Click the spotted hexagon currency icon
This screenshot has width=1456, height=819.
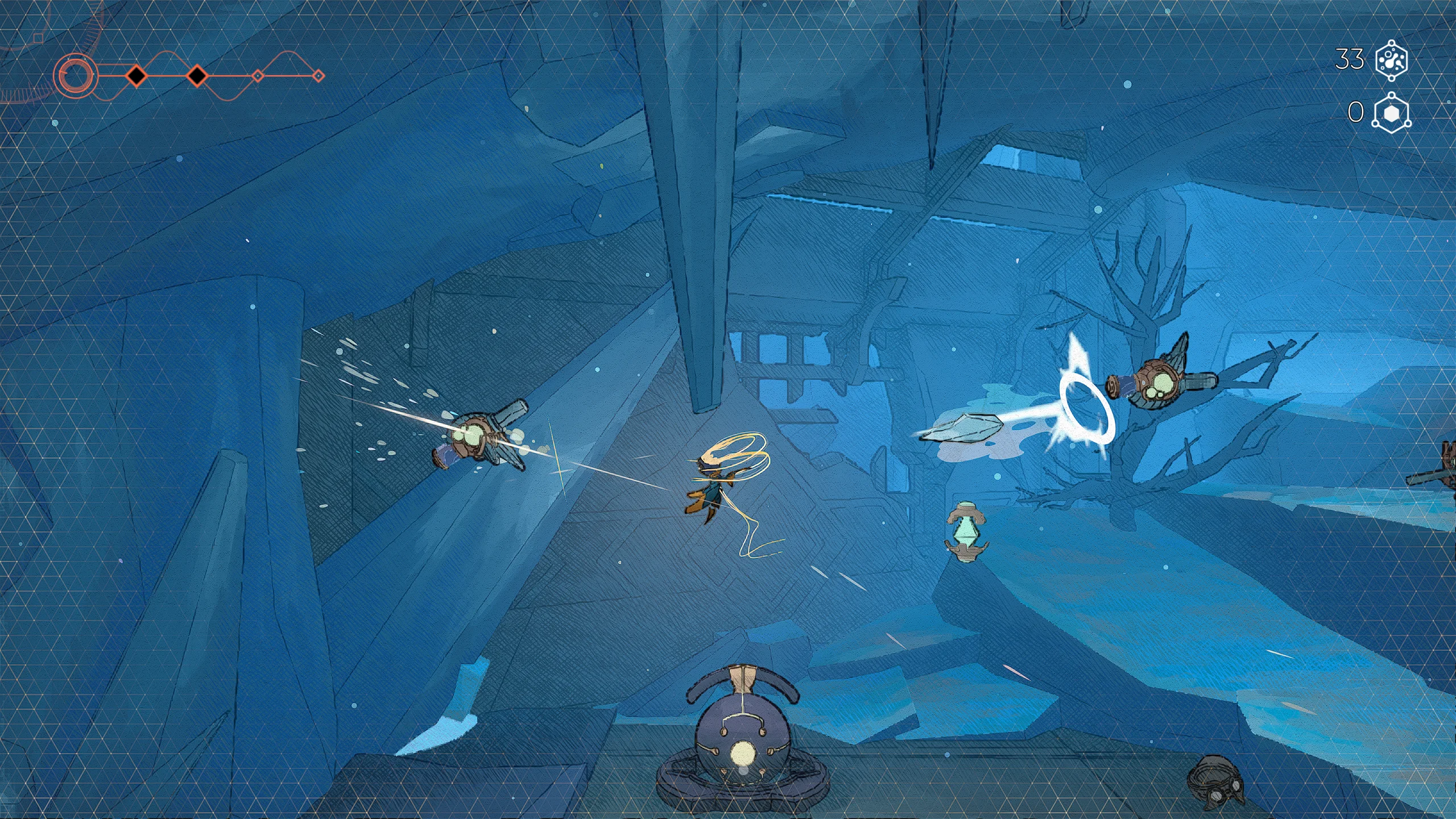[1391, 60]
